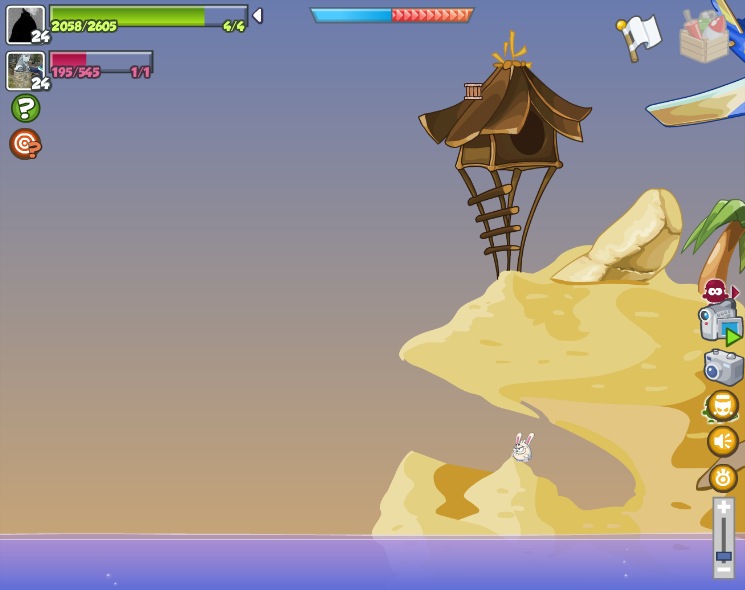
Task: Open the green question mark help
Action: (25, 108)
